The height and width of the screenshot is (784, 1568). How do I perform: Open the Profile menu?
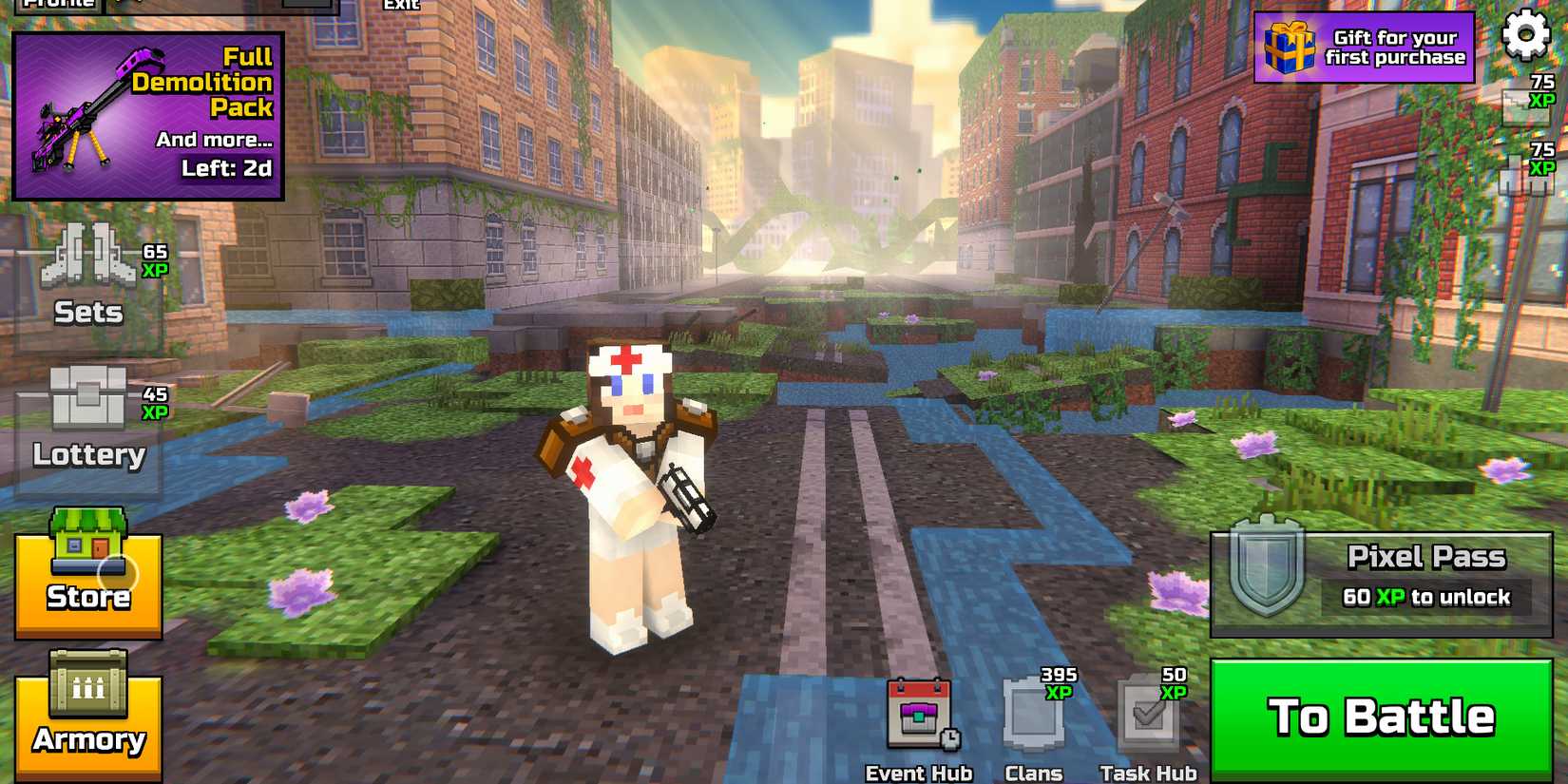[57, 8]
